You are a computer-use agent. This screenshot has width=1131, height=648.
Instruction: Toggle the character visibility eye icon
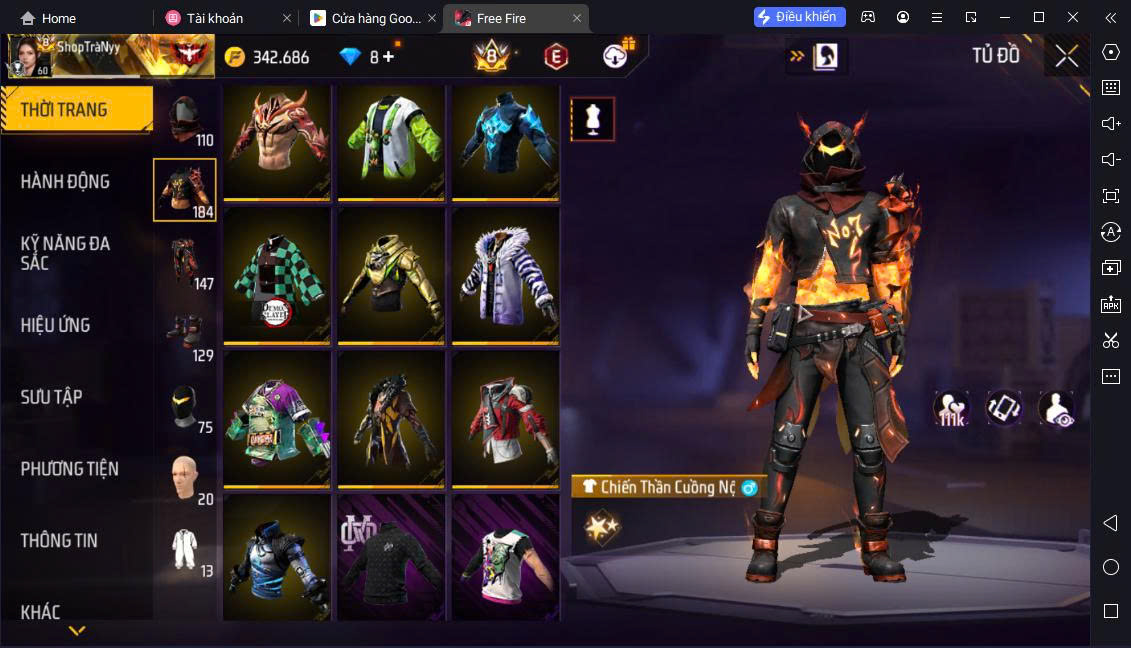click(1055, 408)
